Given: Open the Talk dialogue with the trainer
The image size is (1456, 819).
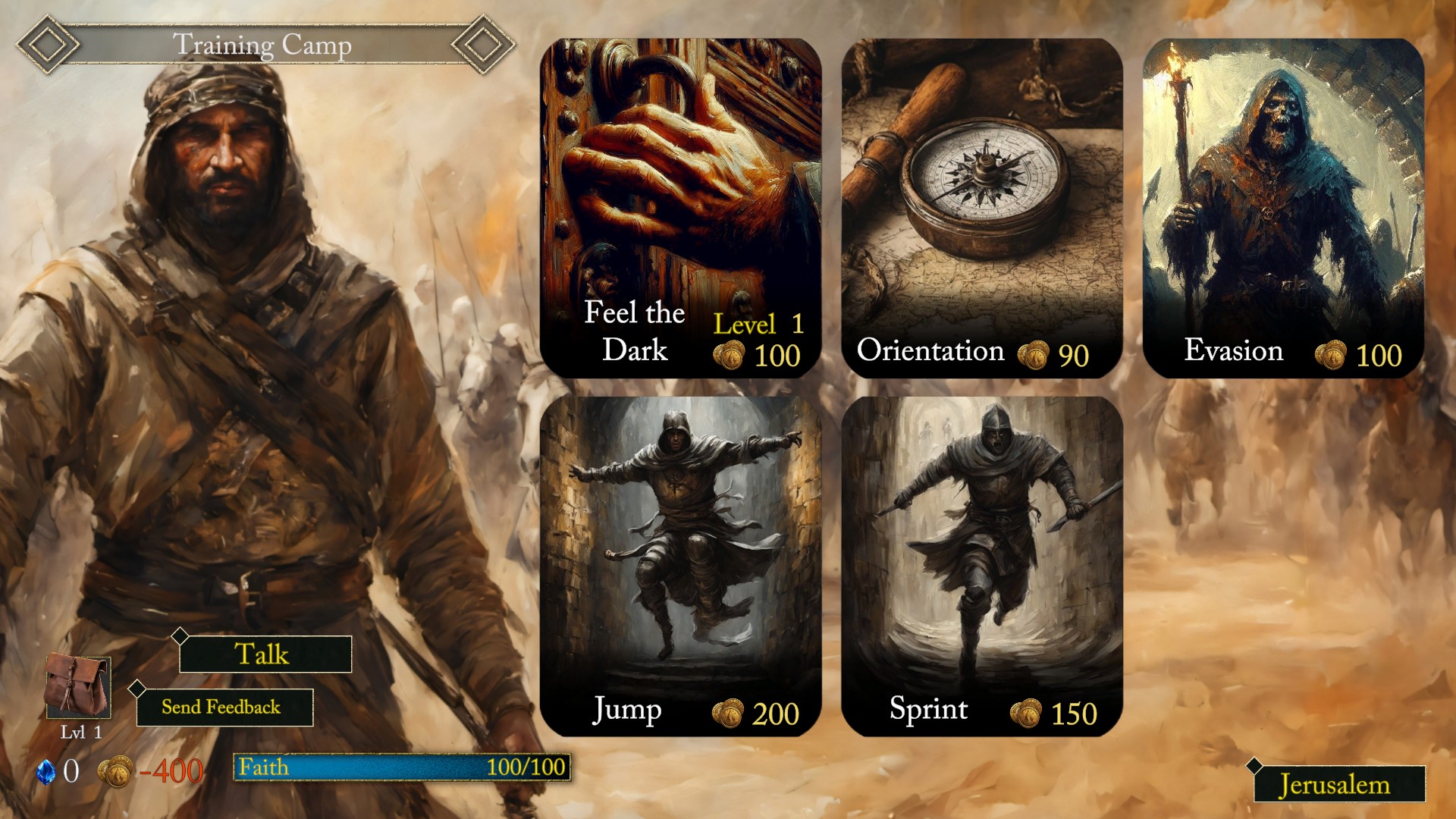Looking at the screenshot, I should [264, 654].
